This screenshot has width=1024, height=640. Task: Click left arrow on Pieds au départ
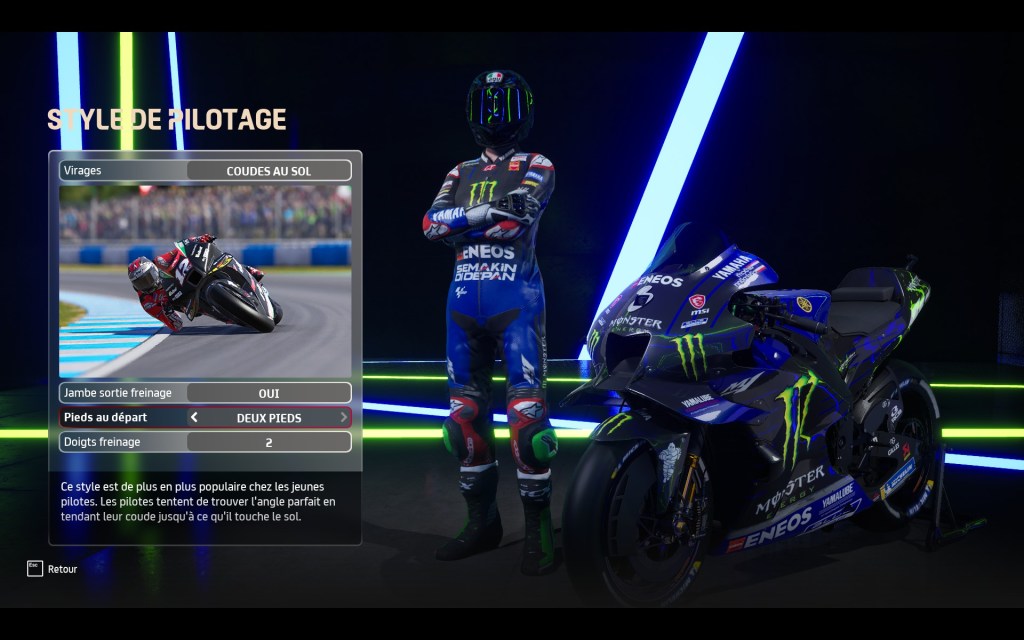(x=194, y=417)
